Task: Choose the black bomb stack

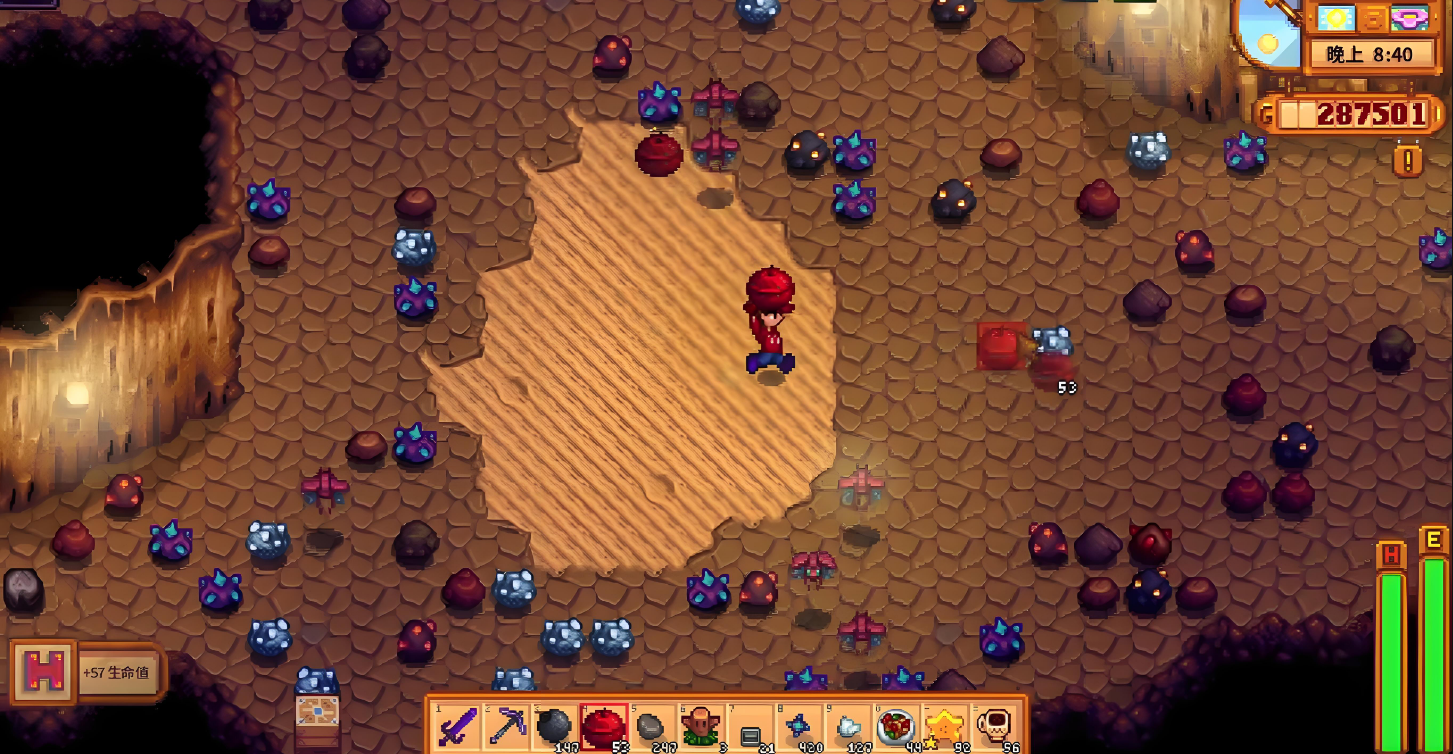Action: pyautogui.click(x=555, y=727)
